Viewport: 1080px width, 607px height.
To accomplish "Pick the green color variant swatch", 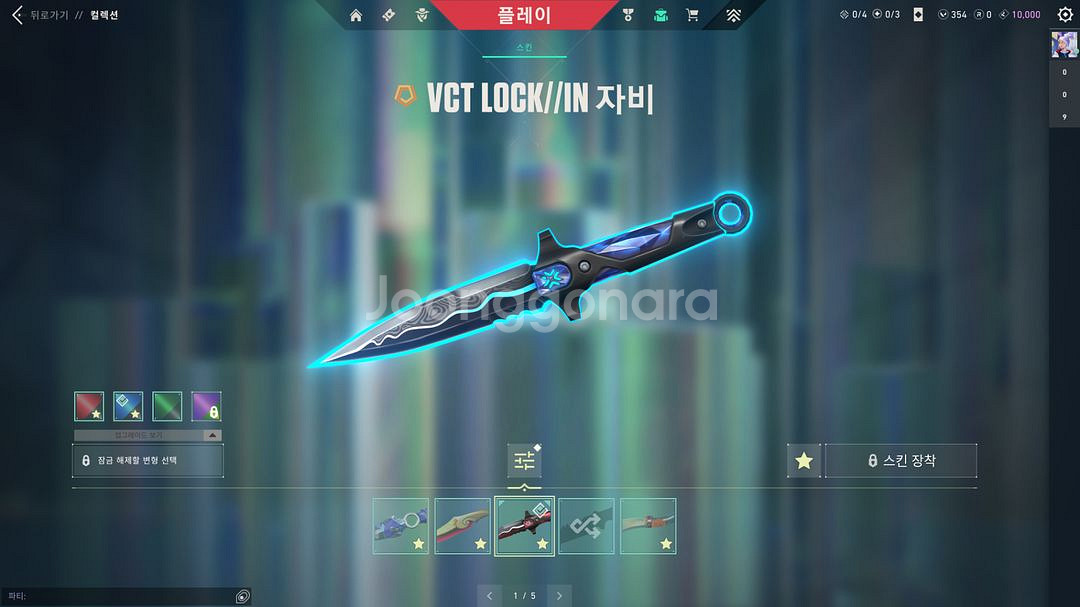I will 167,406.
